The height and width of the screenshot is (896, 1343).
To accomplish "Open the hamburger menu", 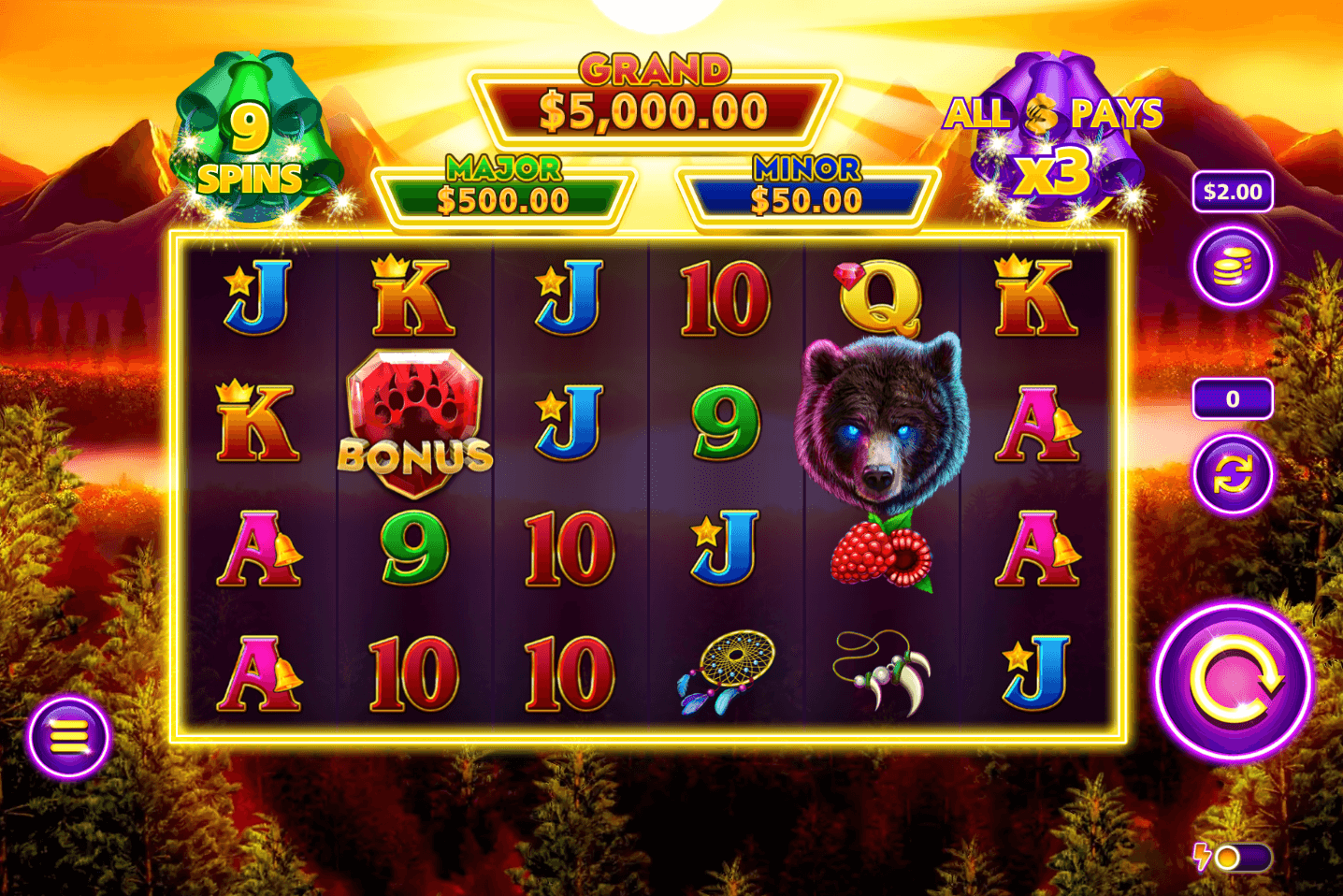I will point(68,737).
